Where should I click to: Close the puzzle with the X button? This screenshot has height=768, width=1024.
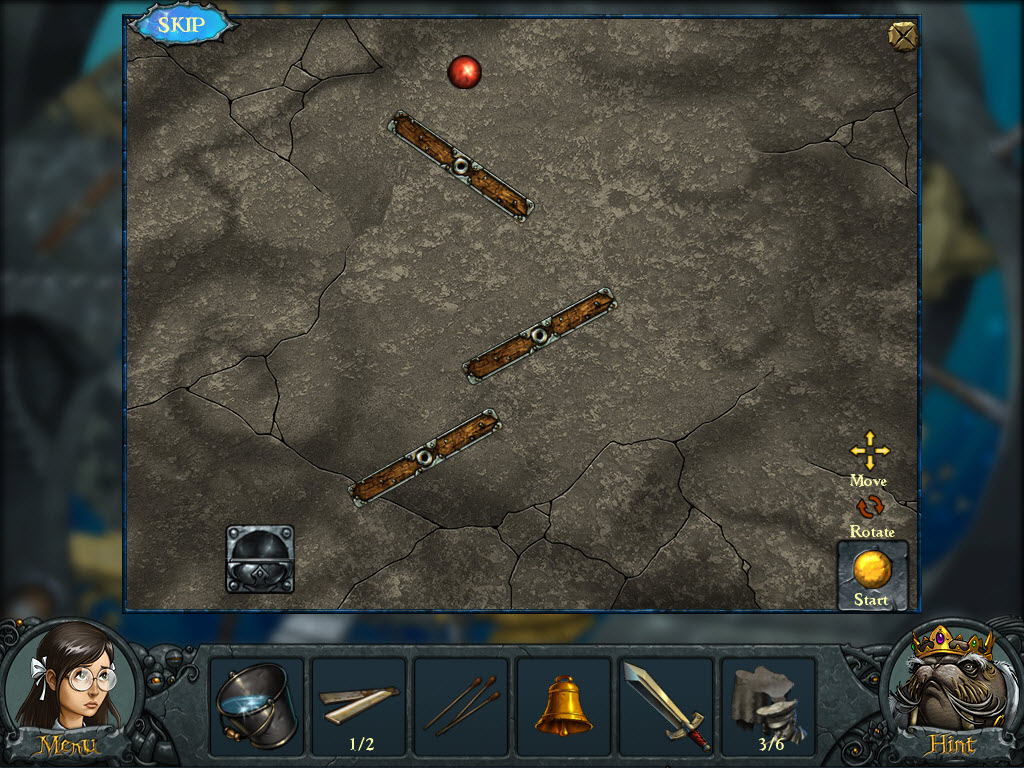coord(902,35)
